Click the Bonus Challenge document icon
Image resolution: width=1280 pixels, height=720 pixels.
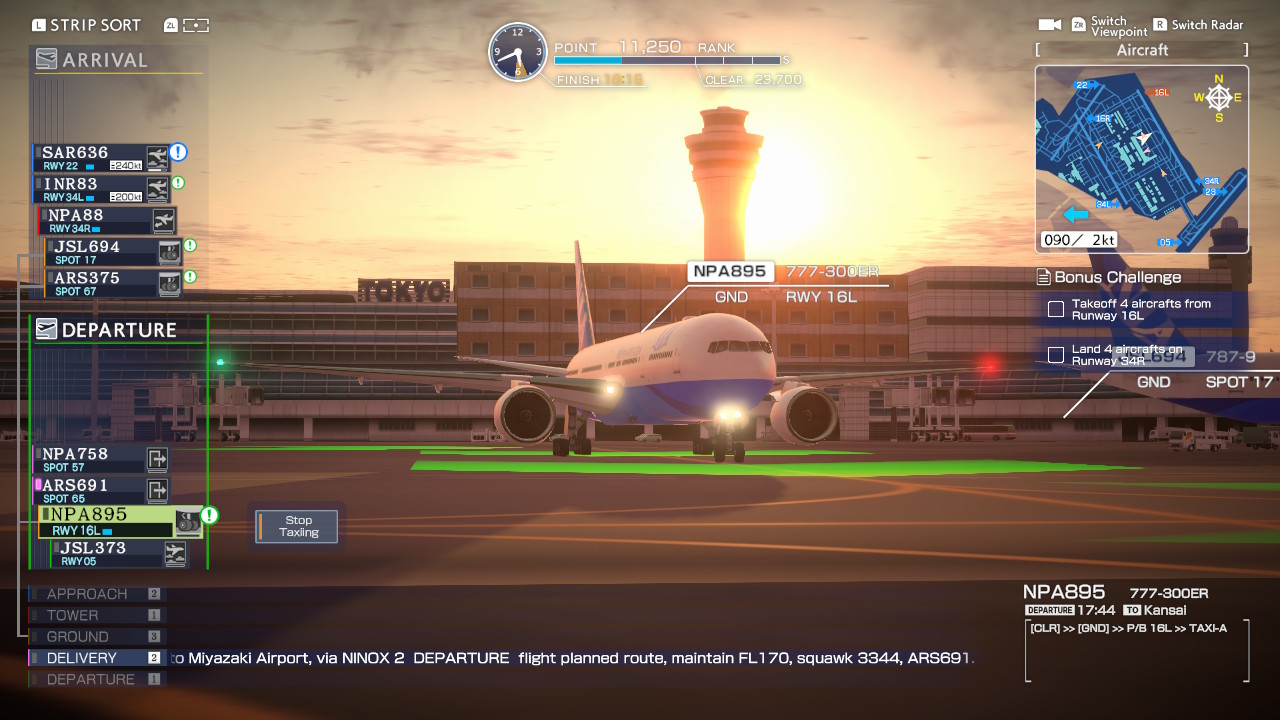coord(1043,277)
